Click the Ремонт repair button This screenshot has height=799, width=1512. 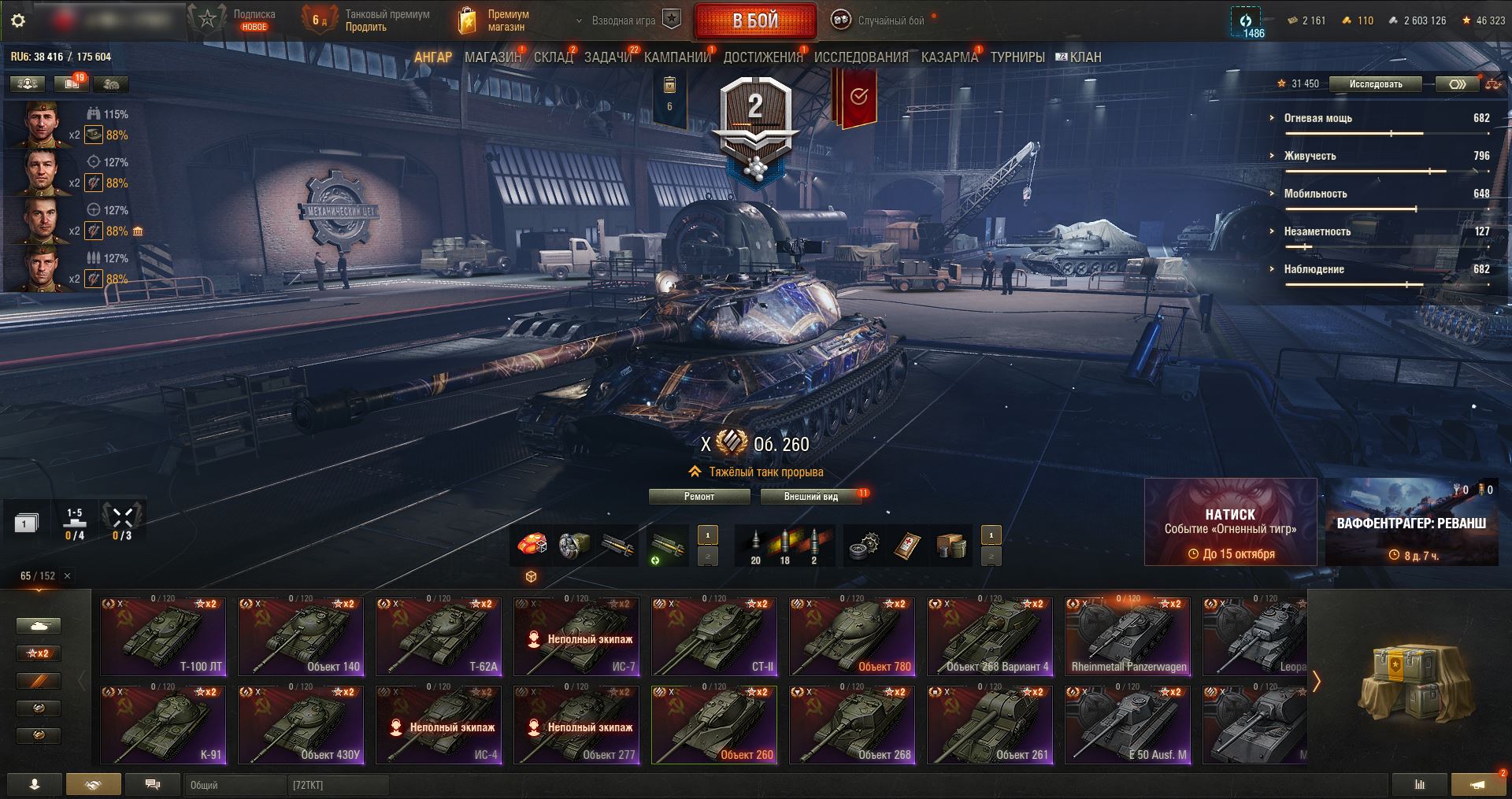pos(699,497)
